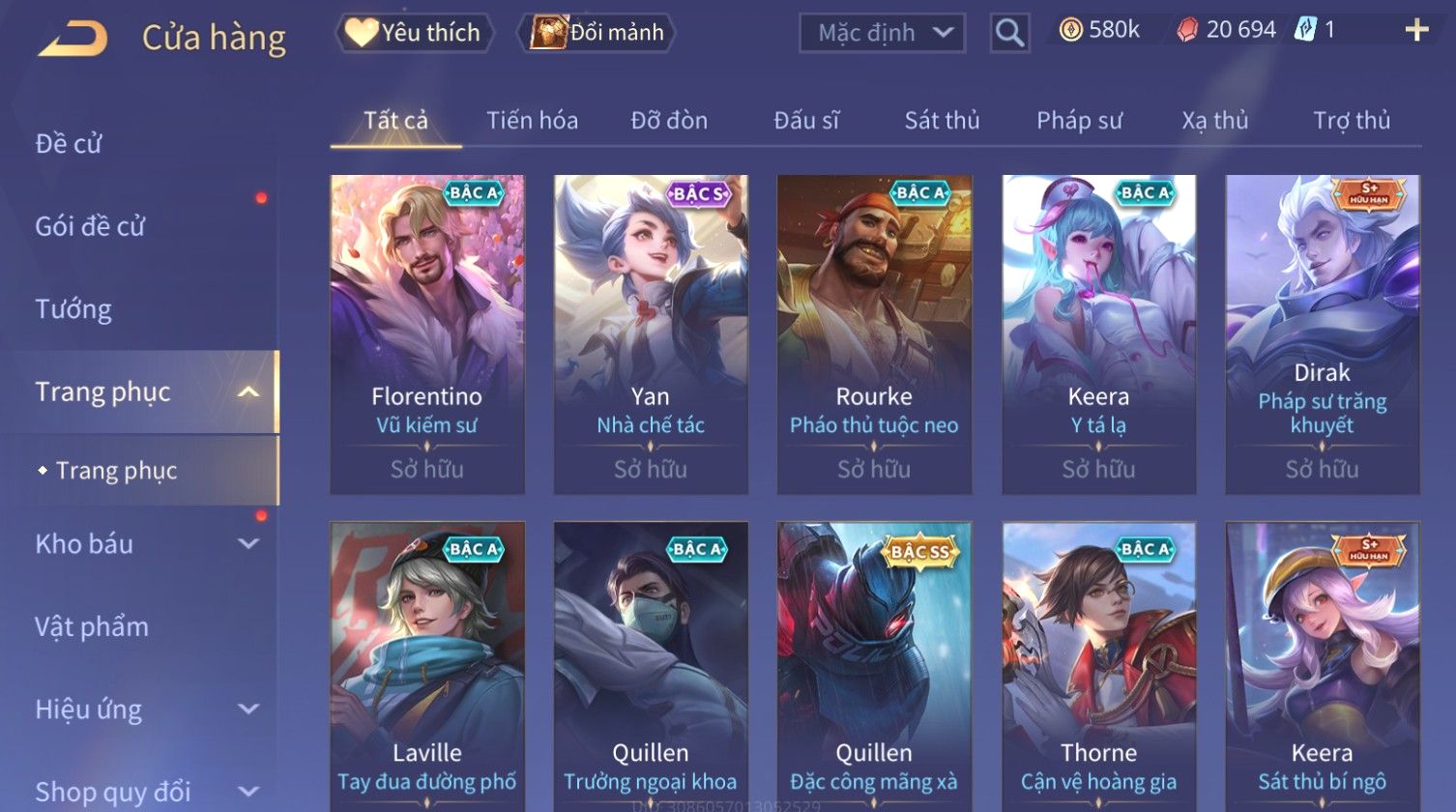This screenshot has height=812, width=1456.
Task: View Dirak Pháp sư trăng khuyết skin
Action: (1322, 333)
